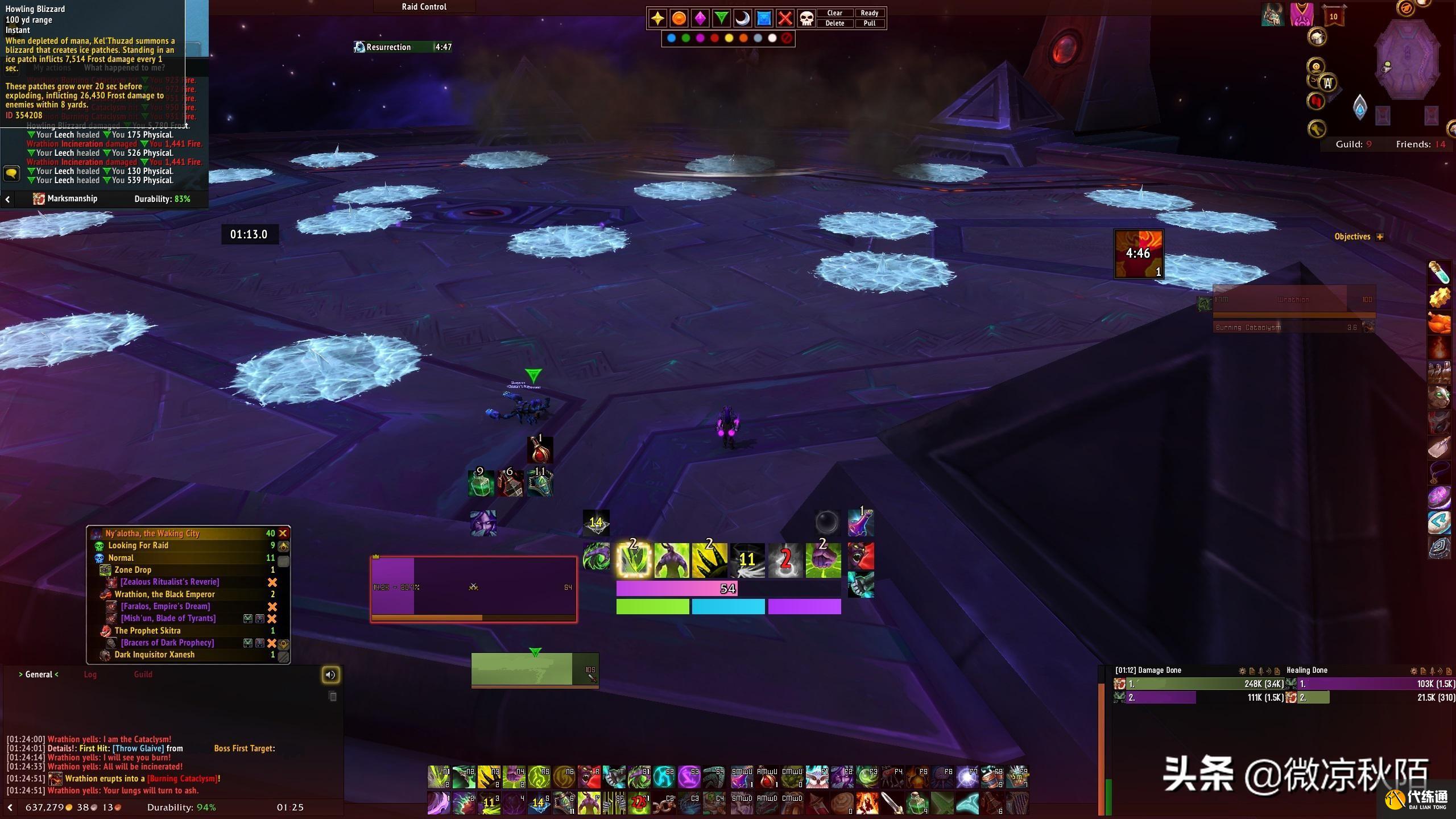Choose the blue world marker dot
The width and height of the screenshot is (1456, 819).
671,38
